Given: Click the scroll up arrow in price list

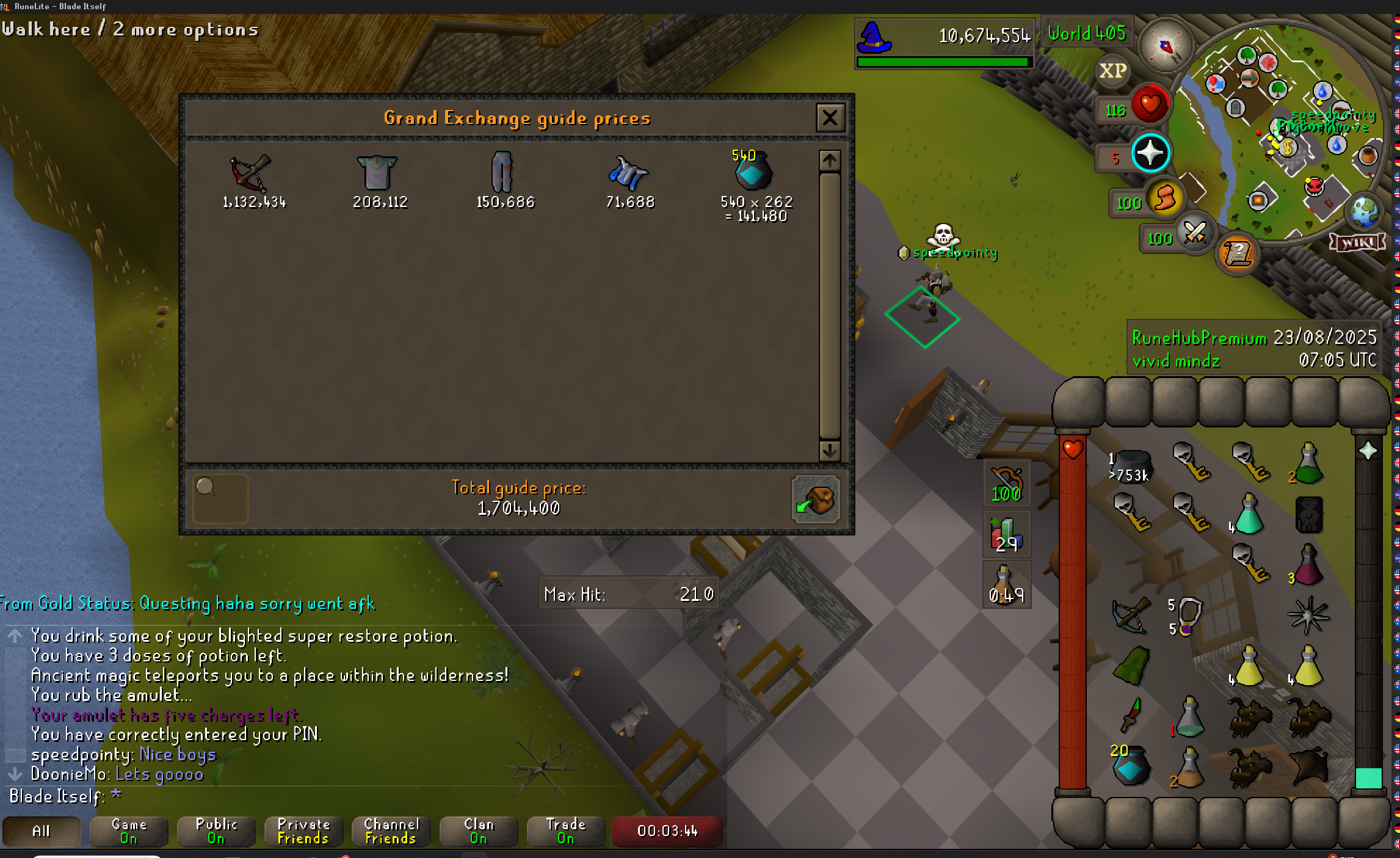Looking at the screenshot, I should tap(829, 161).
